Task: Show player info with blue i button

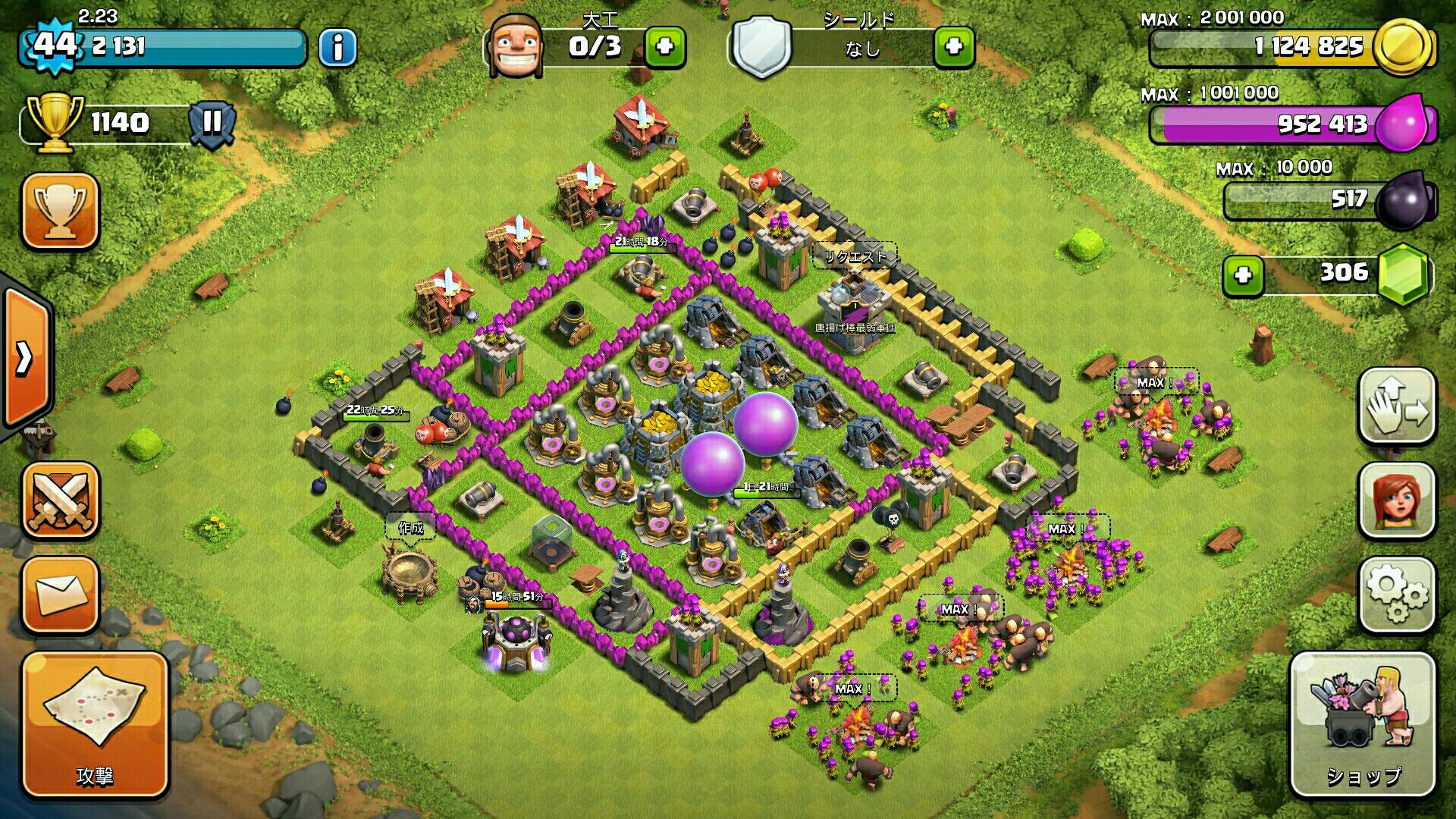Action: tap(337, 48)
